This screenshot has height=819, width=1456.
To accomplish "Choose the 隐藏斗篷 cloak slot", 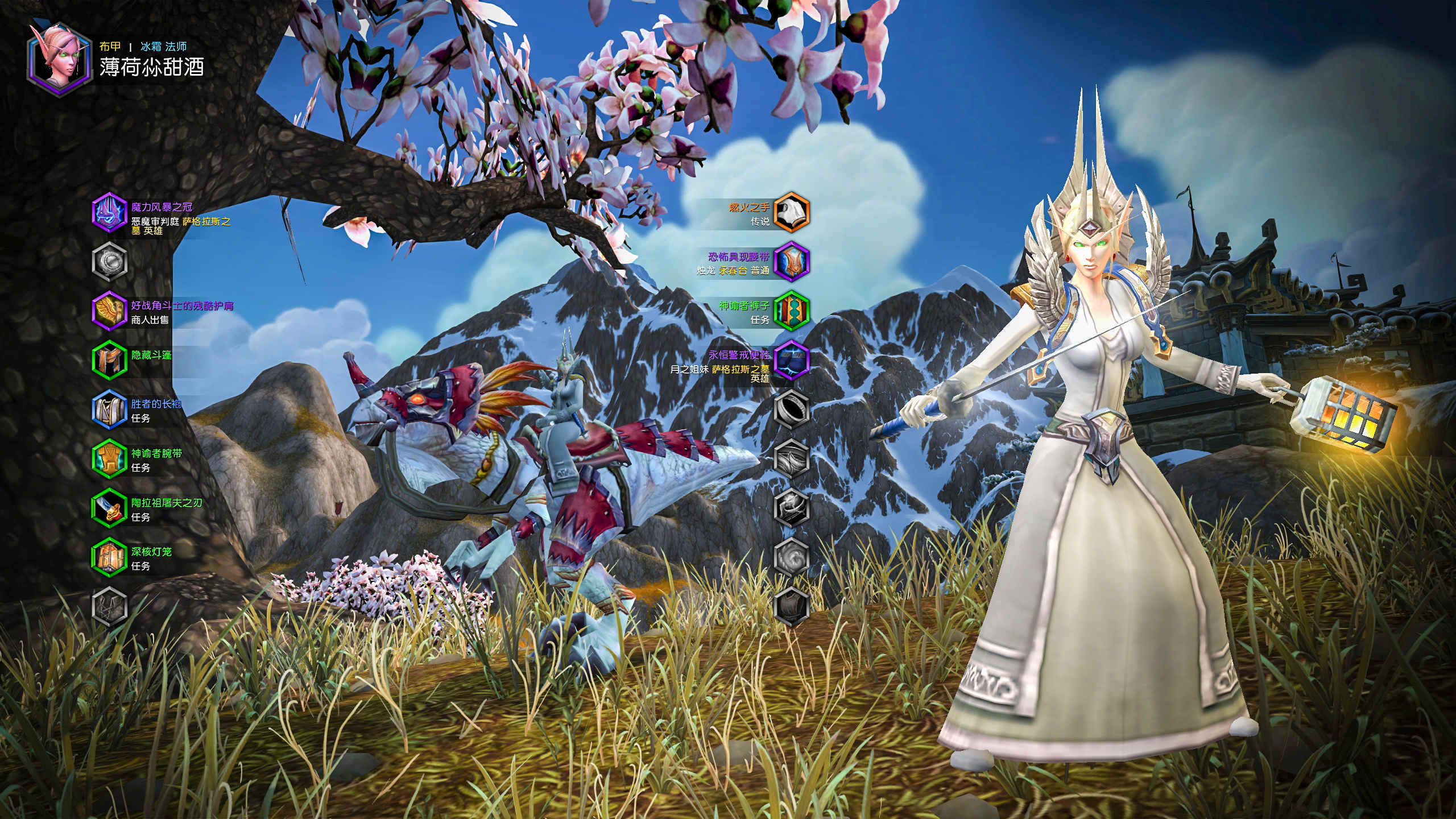I will point(109,359).
